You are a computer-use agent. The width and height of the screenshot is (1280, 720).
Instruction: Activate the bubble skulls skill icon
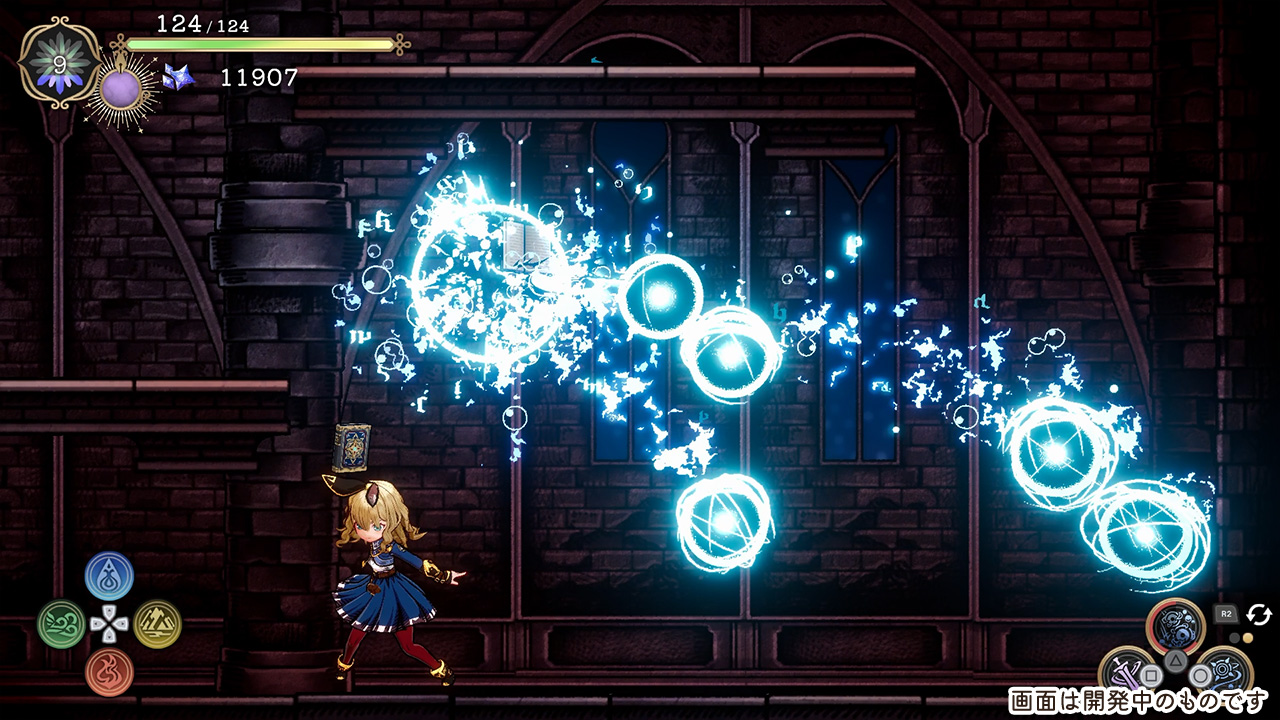pyautogui.click(x=1175, y=627)
